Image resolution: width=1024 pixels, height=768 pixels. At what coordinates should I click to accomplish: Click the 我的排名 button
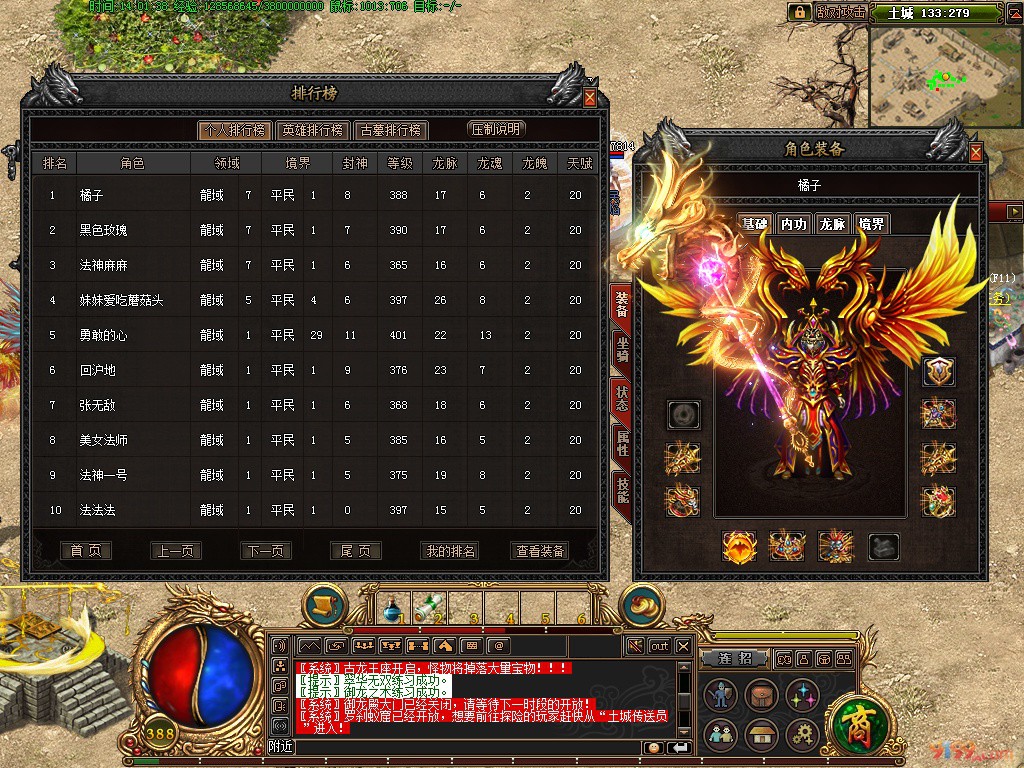click(450, 551)
